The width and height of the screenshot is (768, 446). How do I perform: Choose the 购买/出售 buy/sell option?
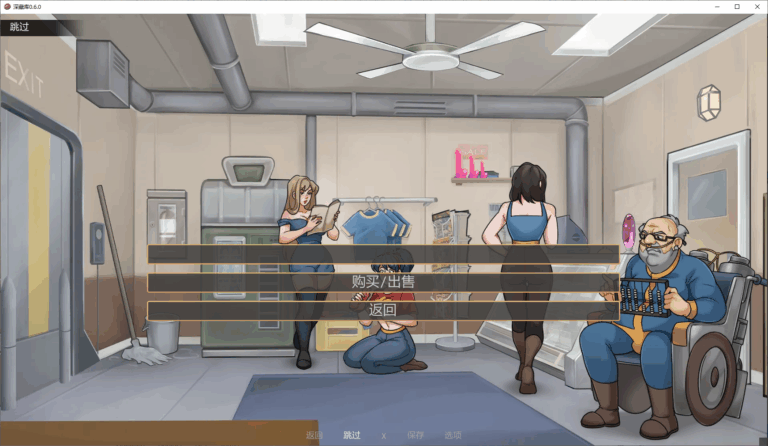coord(383,282)
